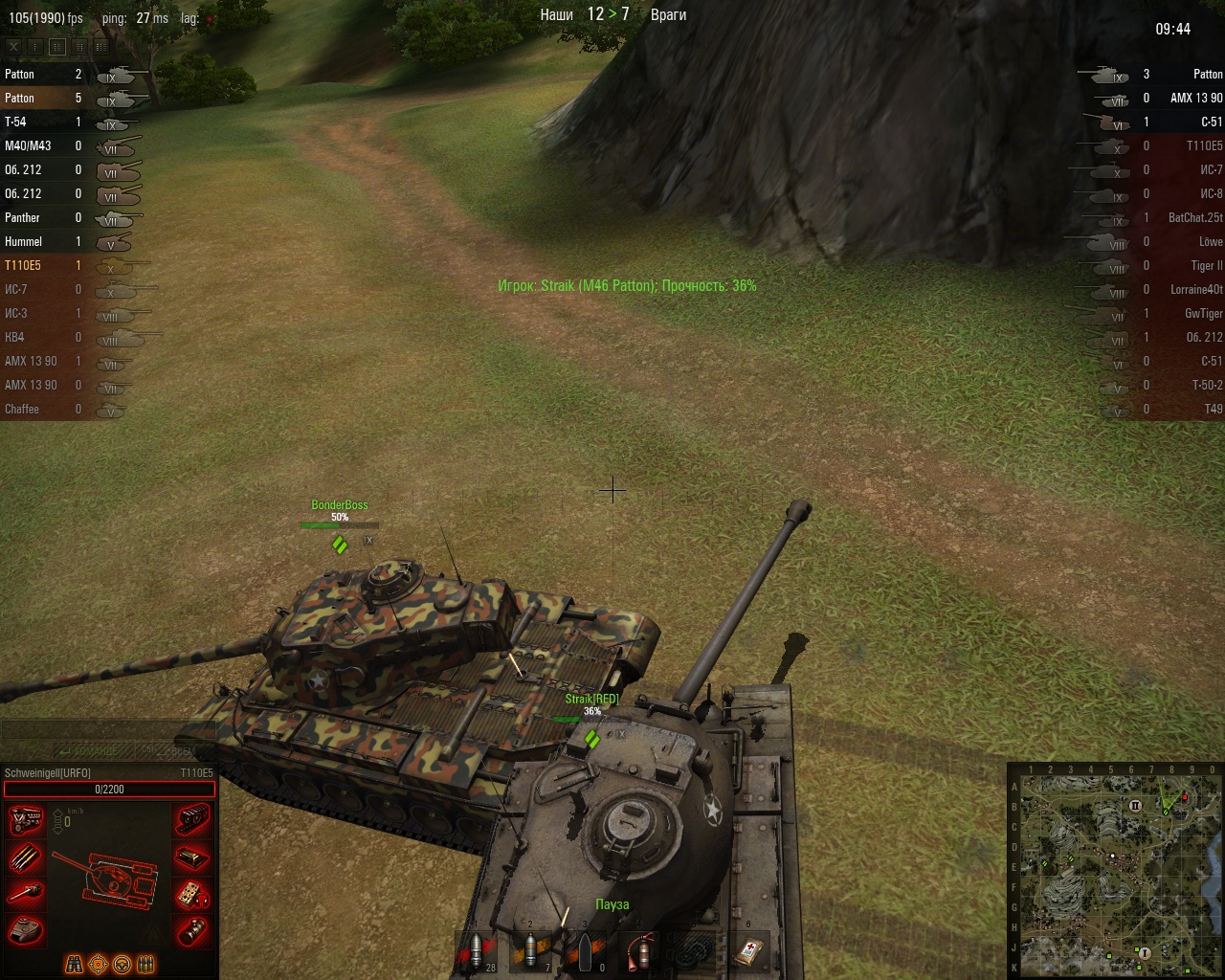This screenshot has width=1225, height=980.
Task: Click the ammo rack module icon
Action: click(25, 857)
